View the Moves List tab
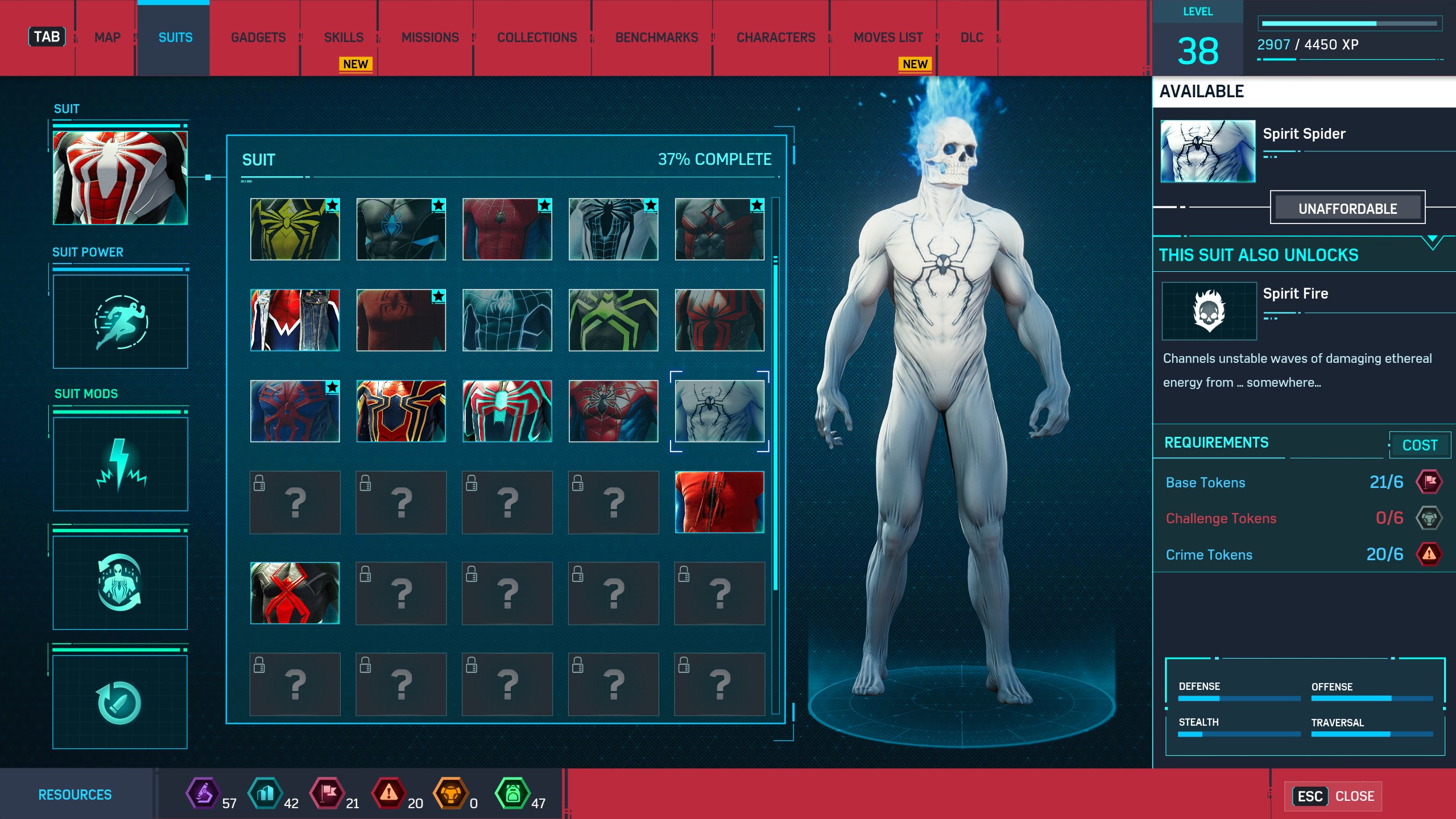Screen dimensions: 1456x819 click(x=888, y=38)
